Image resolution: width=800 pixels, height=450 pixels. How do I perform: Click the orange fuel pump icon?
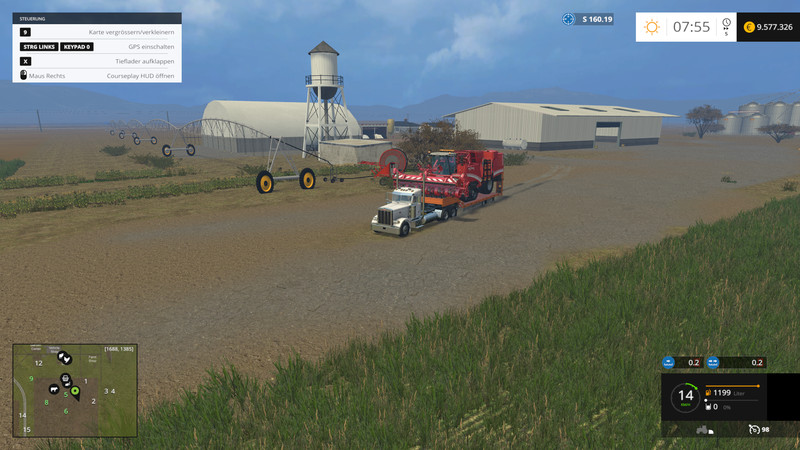pyautogui.click(x=709, y=394)
